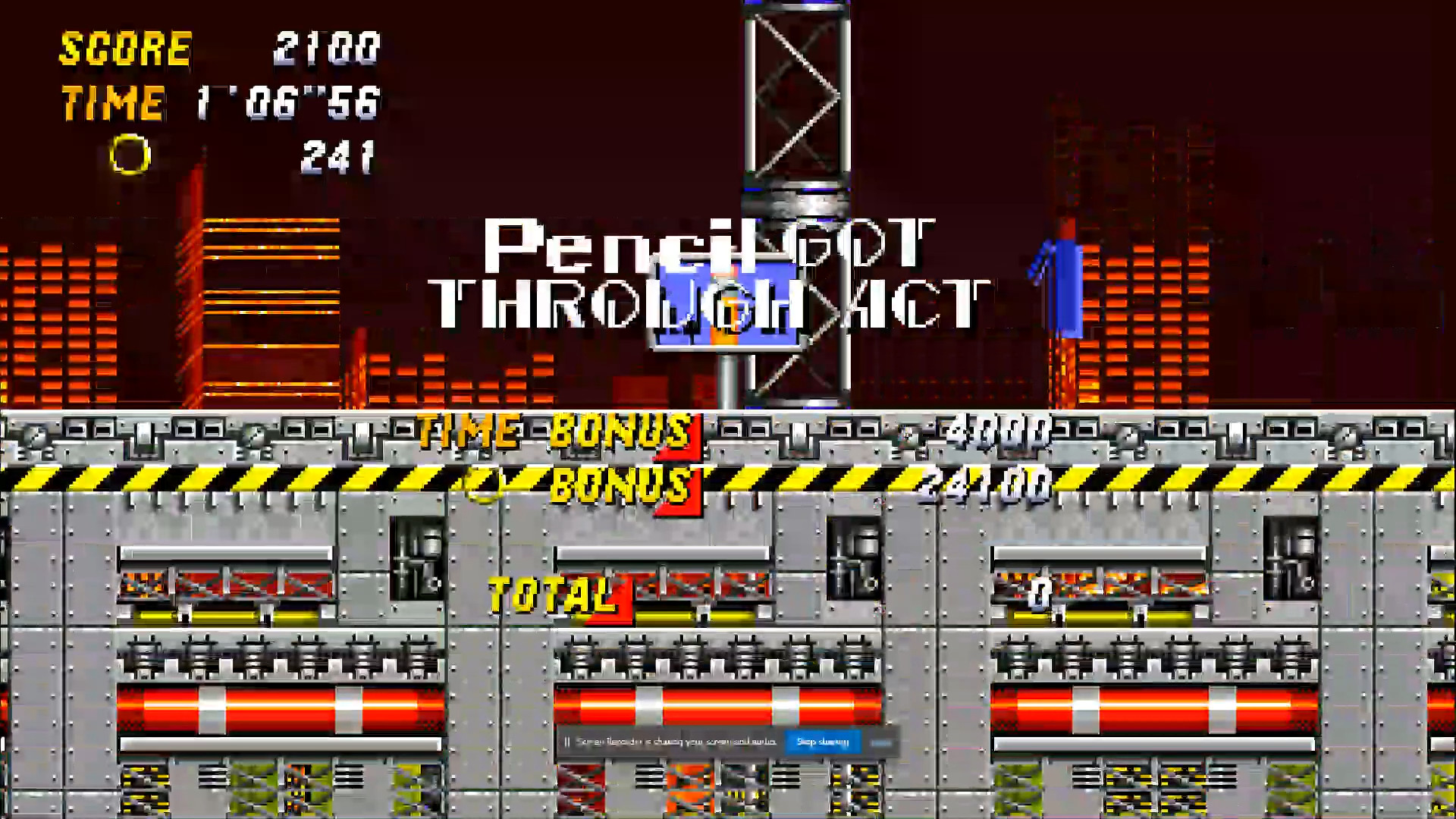Image resolution: width=1456 pixels, height=819 pixels.
Task: Click the SCORE label in the HUD
Action: pyautogui.click(x=125, y=49)
